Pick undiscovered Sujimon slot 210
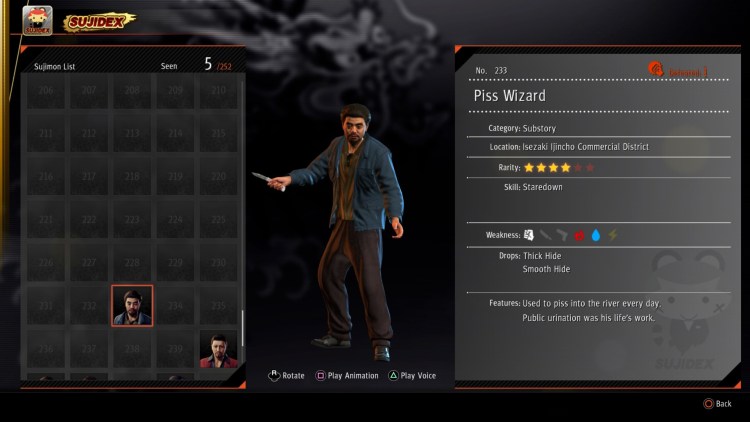Screen dimensions: 750x422 [x=218, y=90]
